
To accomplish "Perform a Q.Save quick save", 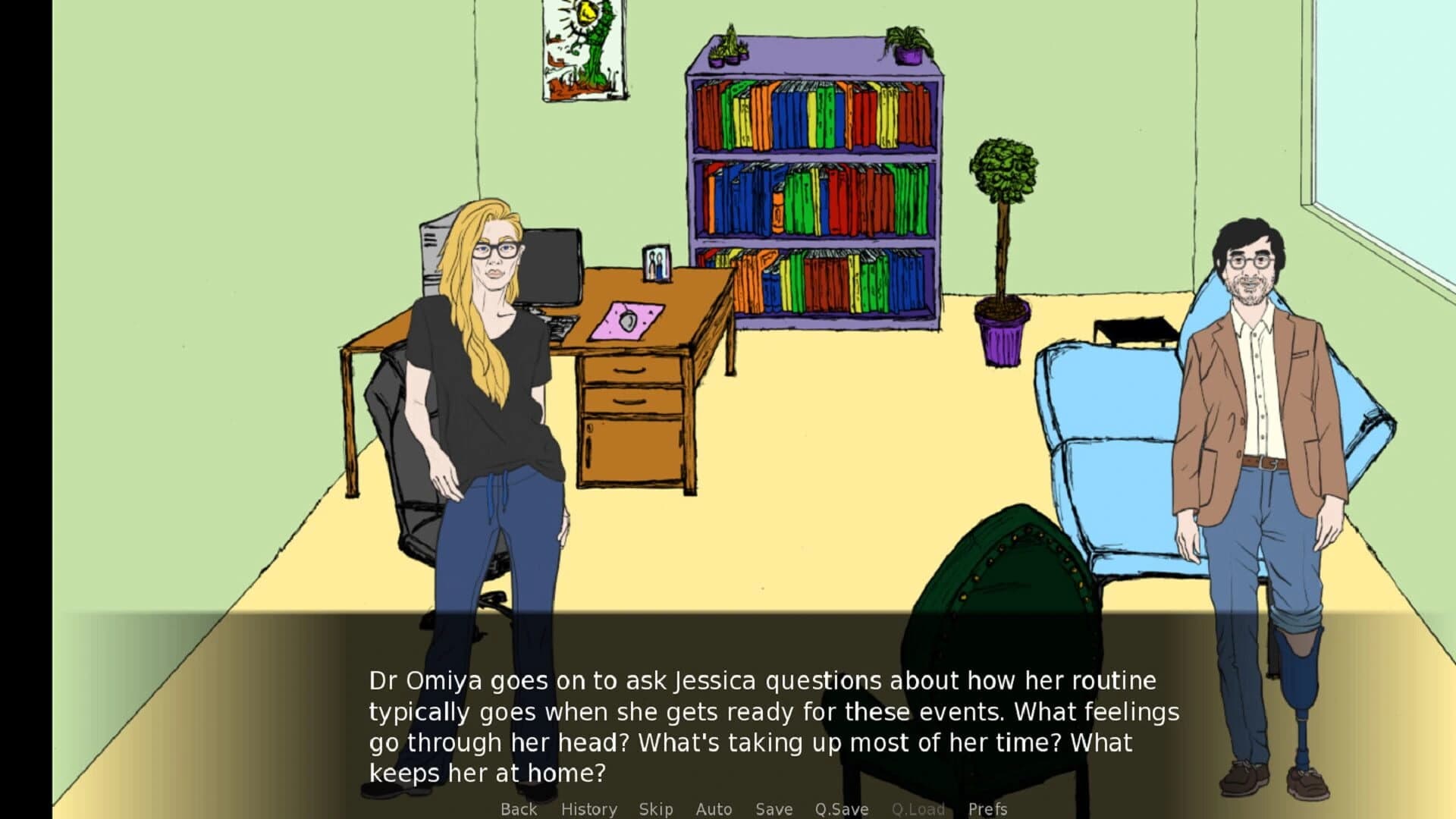I will tap(840, 809).
